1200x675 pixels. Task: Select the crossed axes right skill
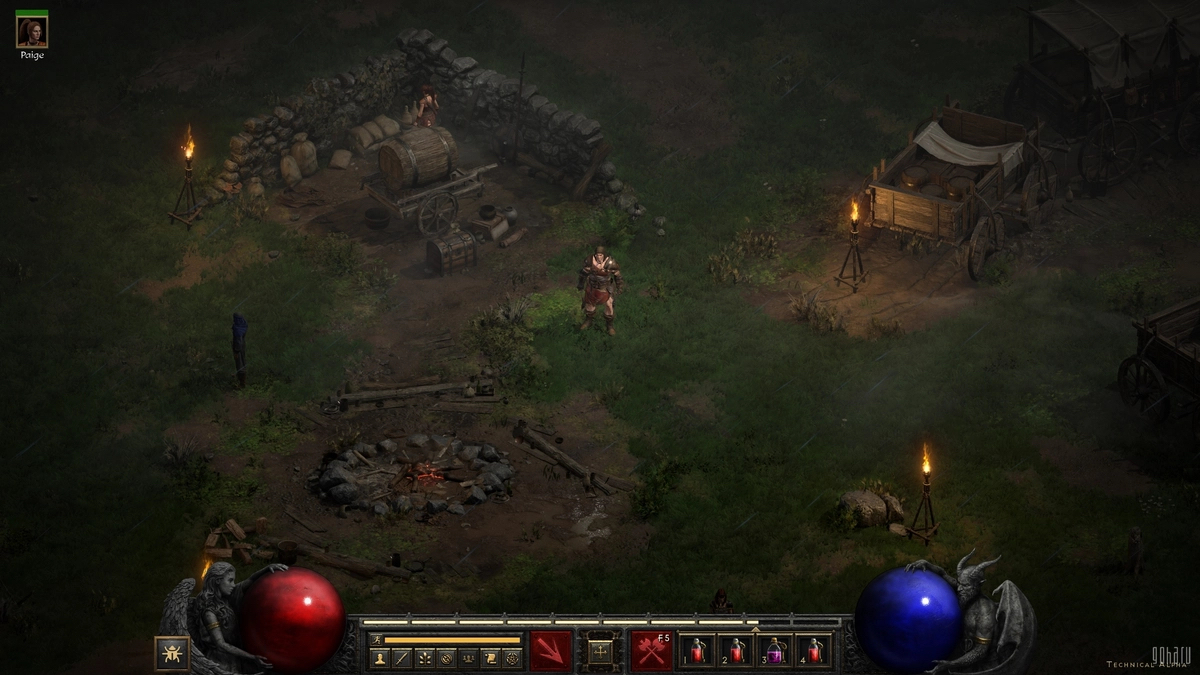pyautogui.click(x=651, y=651)
